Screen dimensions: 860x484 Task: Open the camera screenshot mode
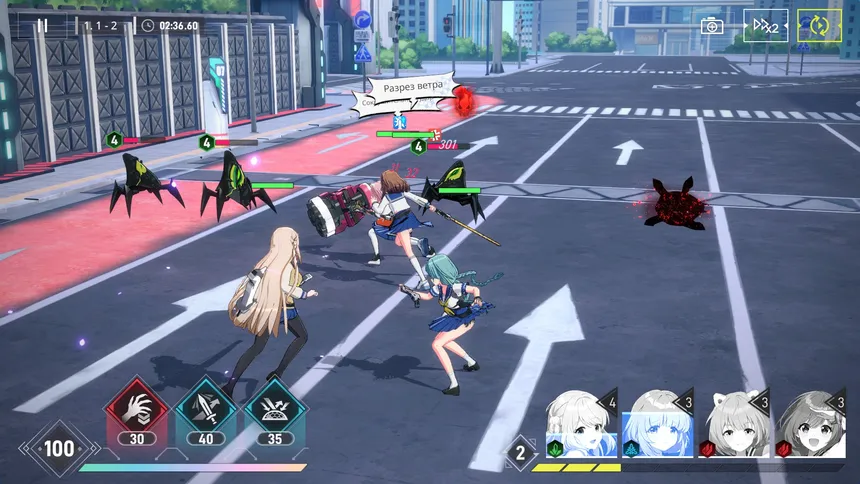coord(712,25)
